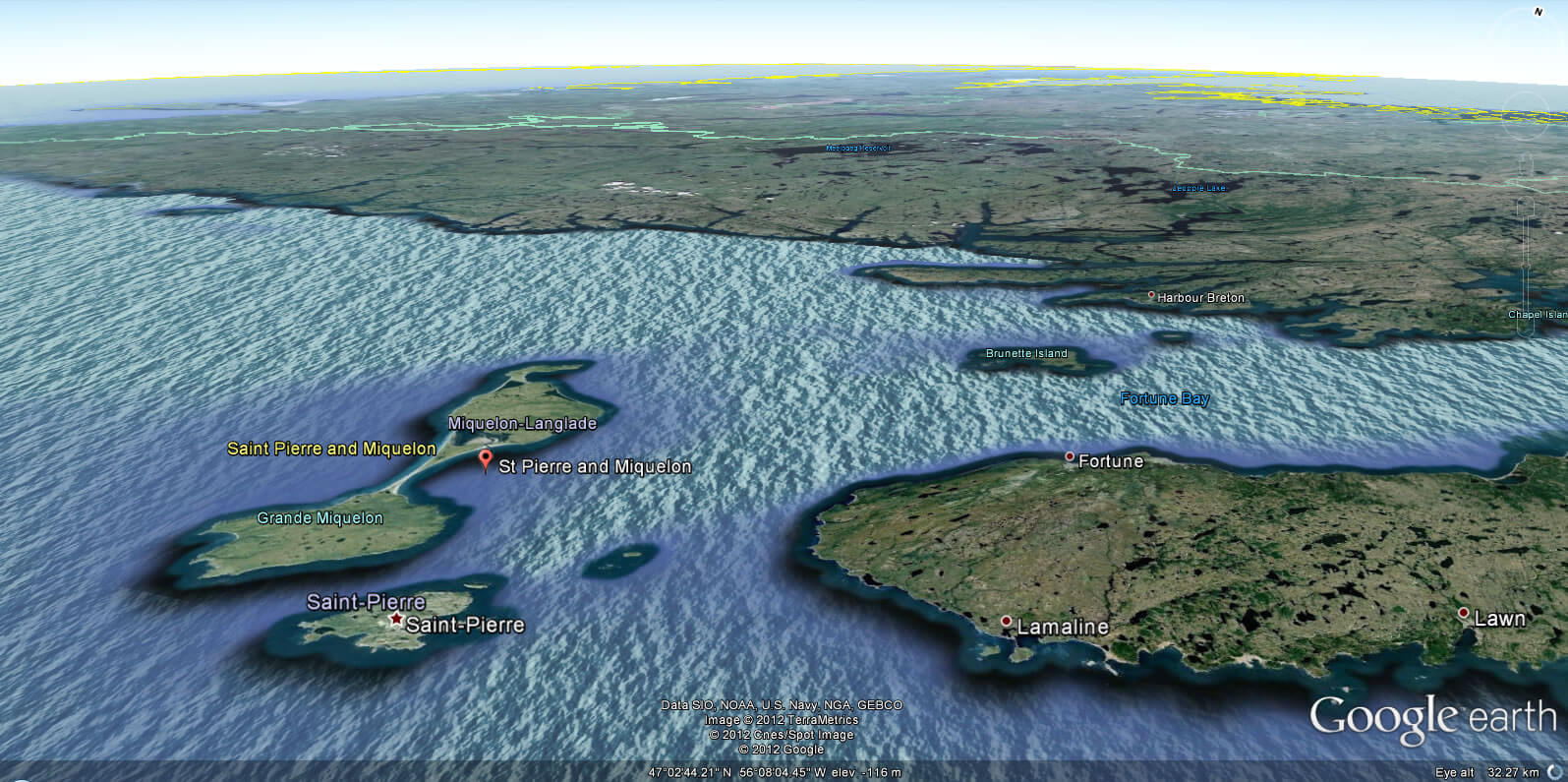Click the Fortune Bay label
Image resolution: width=1568 pixels, height=782 pixels.
1165,397
